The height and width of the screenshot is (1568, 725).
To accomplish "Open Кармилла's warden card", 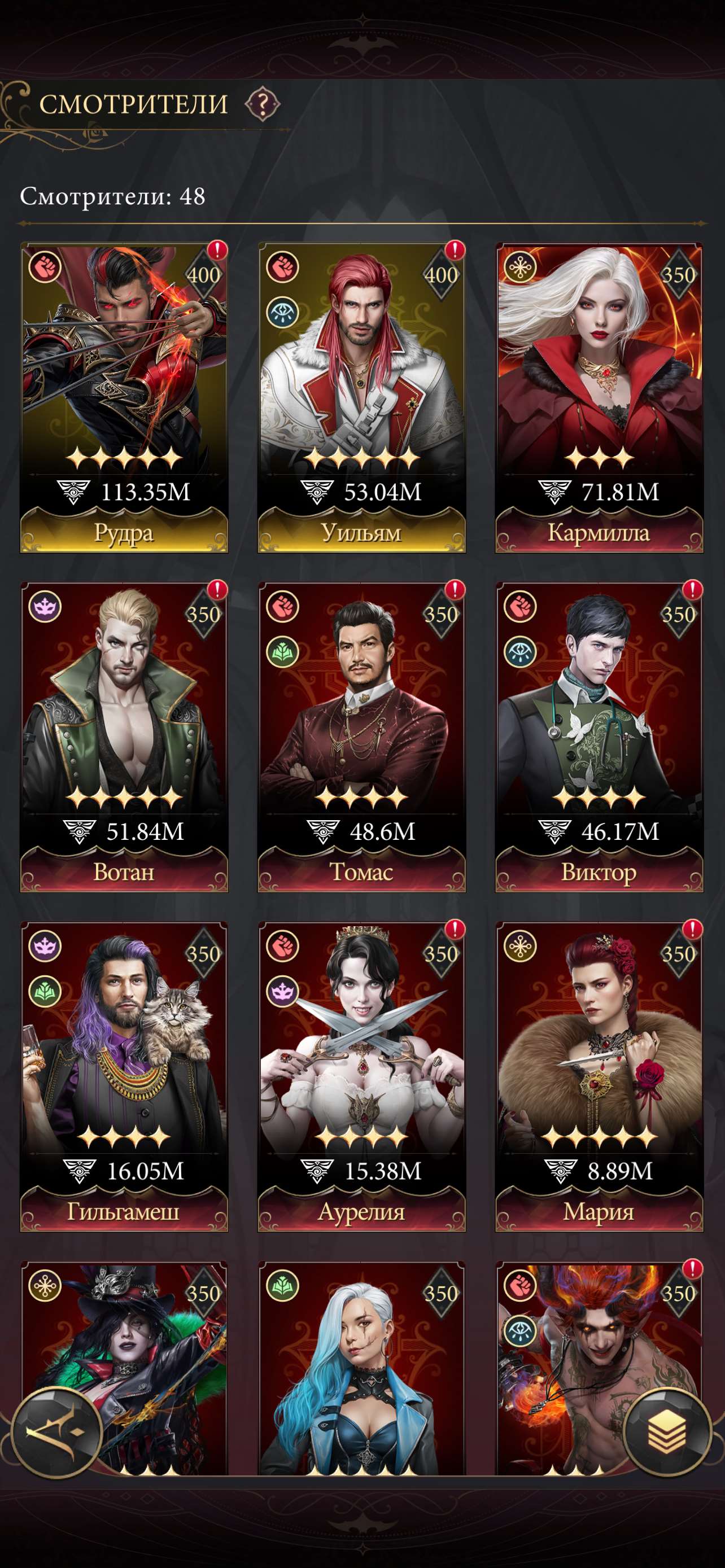I will tap(599, 397).
